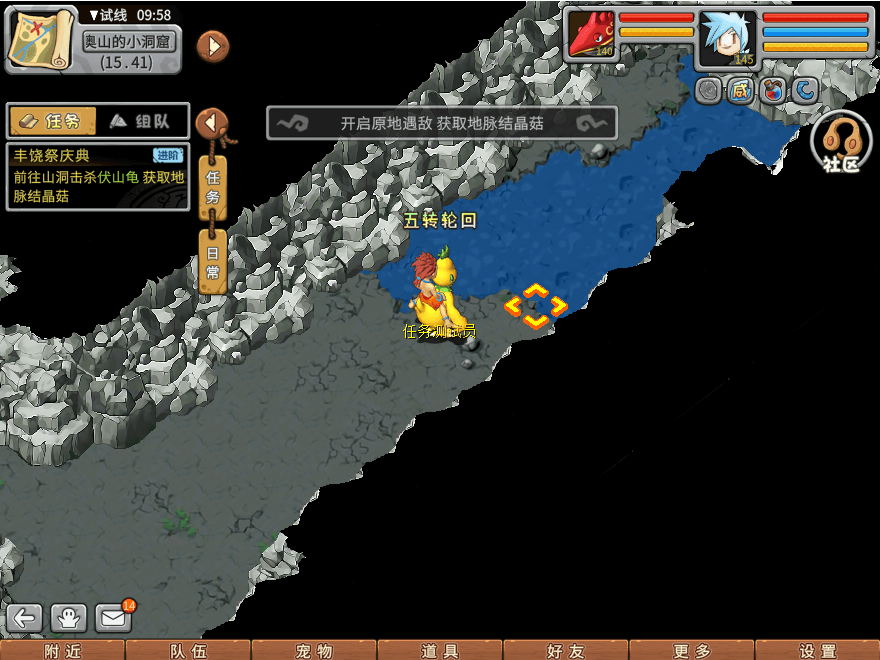This screenshot has height=660, width=880.
Task: Open the treasure map scroll icon
Action: [x=41, y=37]
